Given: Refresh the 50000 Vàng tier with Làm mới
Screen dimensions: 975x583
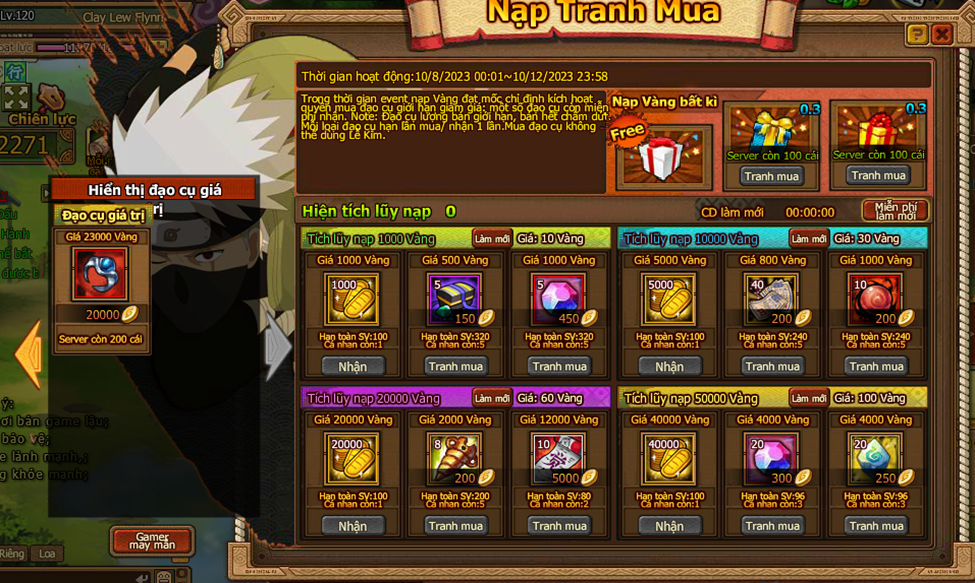Looking at the screenshot, I should pyautogui.click(x=808, y=398).
